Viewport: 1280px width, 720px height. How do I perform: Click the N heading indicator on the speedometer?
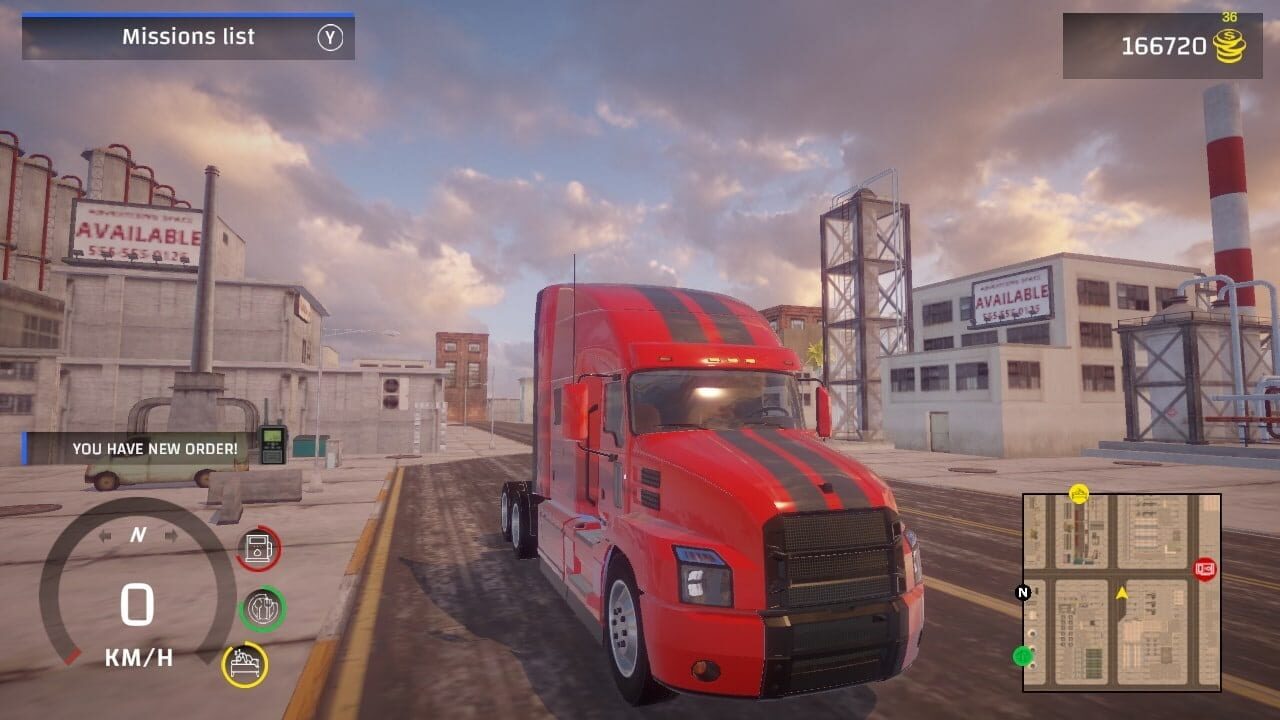point(138,533)
